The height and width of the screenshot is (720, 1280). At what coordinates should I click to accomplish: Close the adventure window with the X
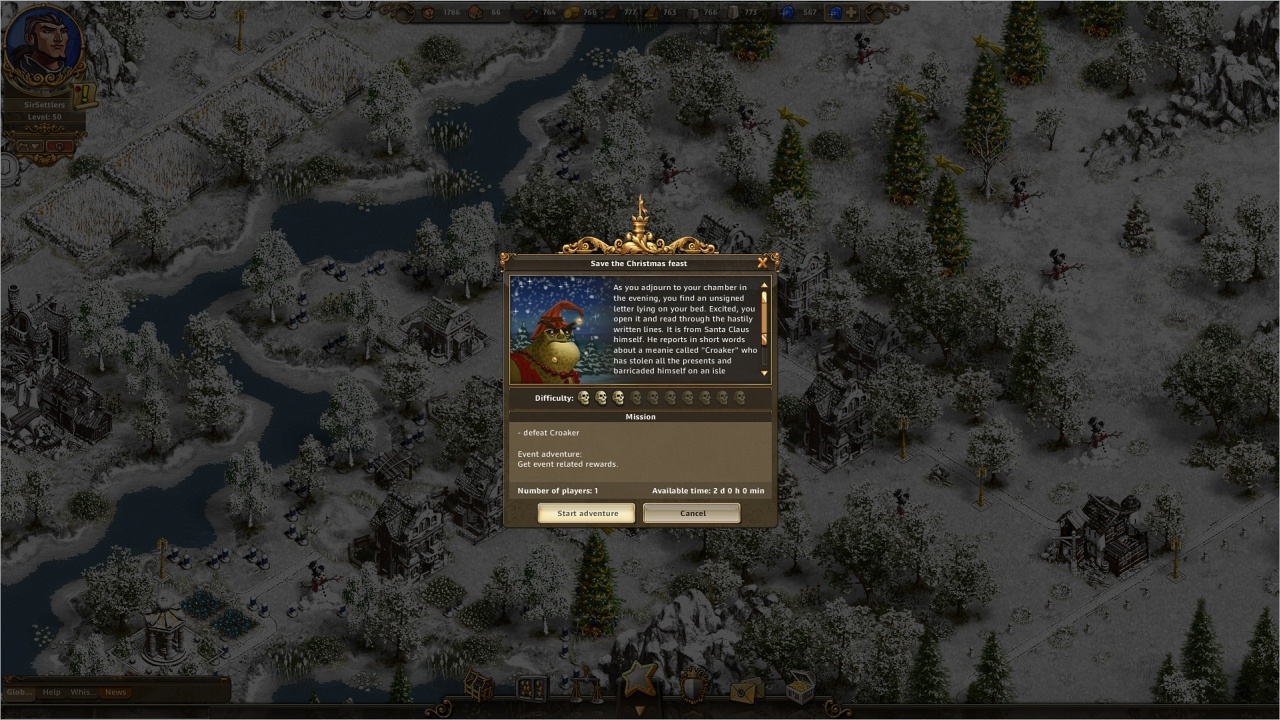click(763, 263)
